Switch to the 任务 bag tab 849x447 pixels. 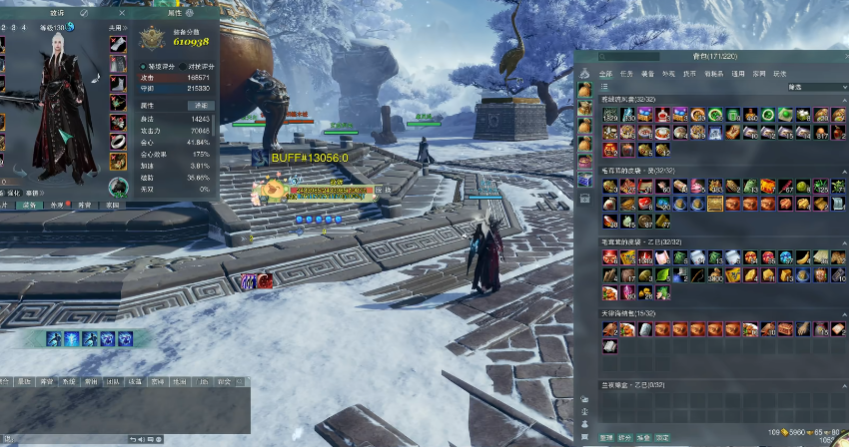coord(624,73)
